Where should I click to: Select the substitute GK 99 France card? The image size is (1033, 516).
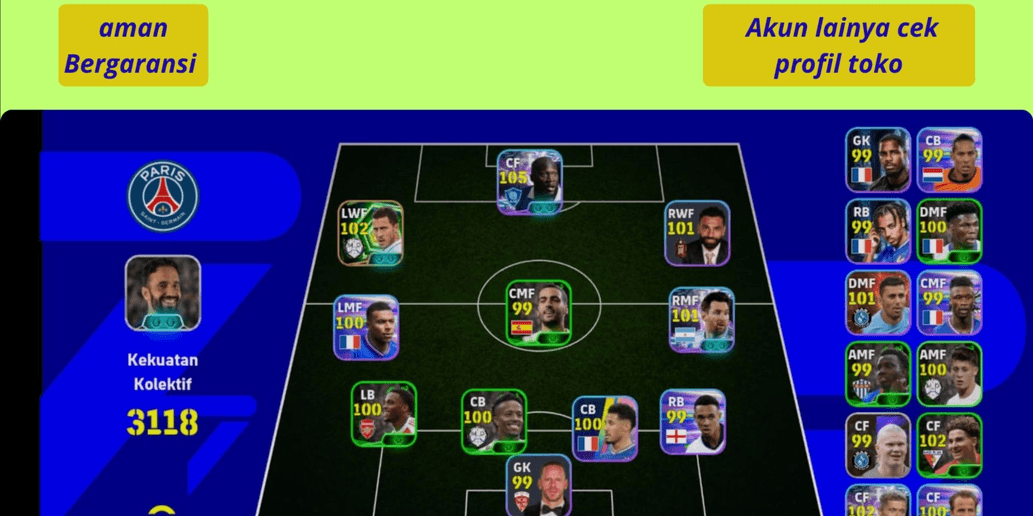tap(877, 160)
